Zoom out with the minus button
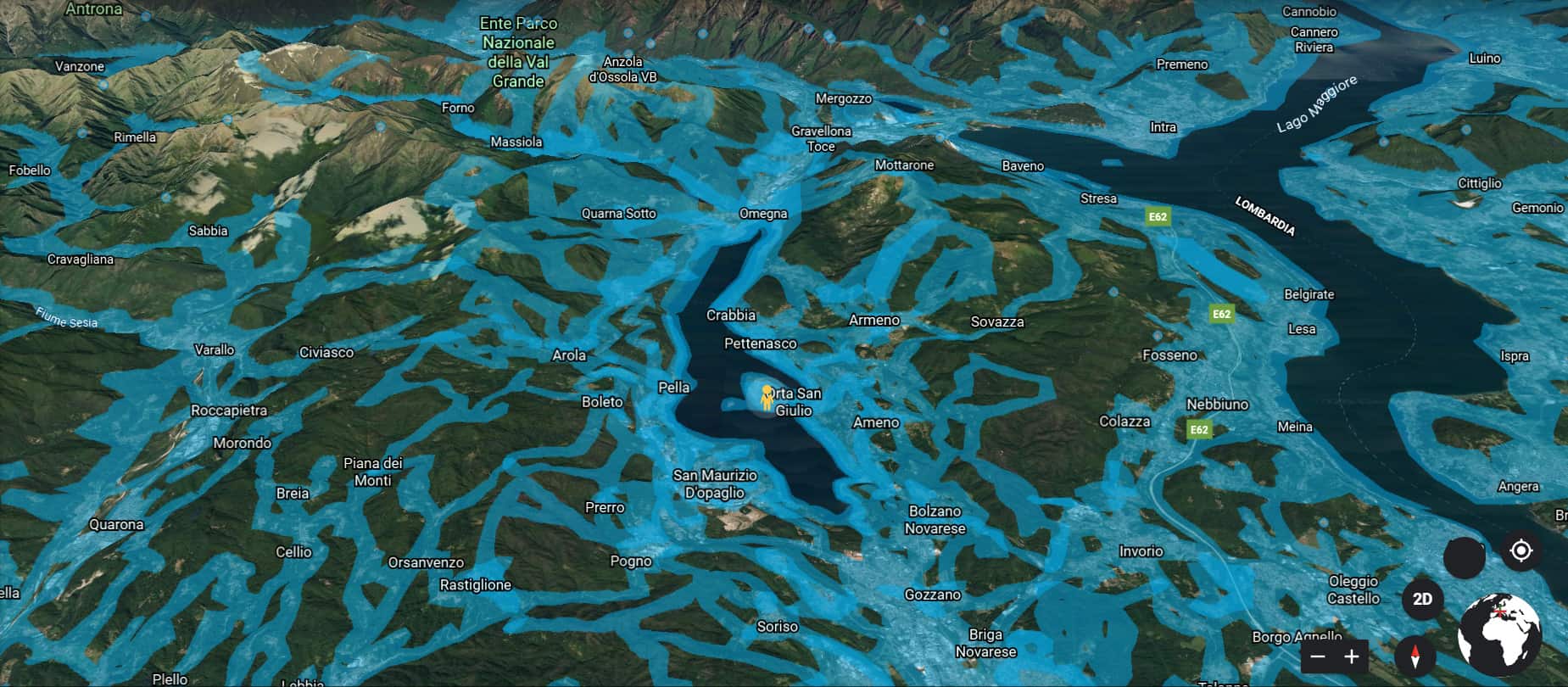 point(1318,656)
